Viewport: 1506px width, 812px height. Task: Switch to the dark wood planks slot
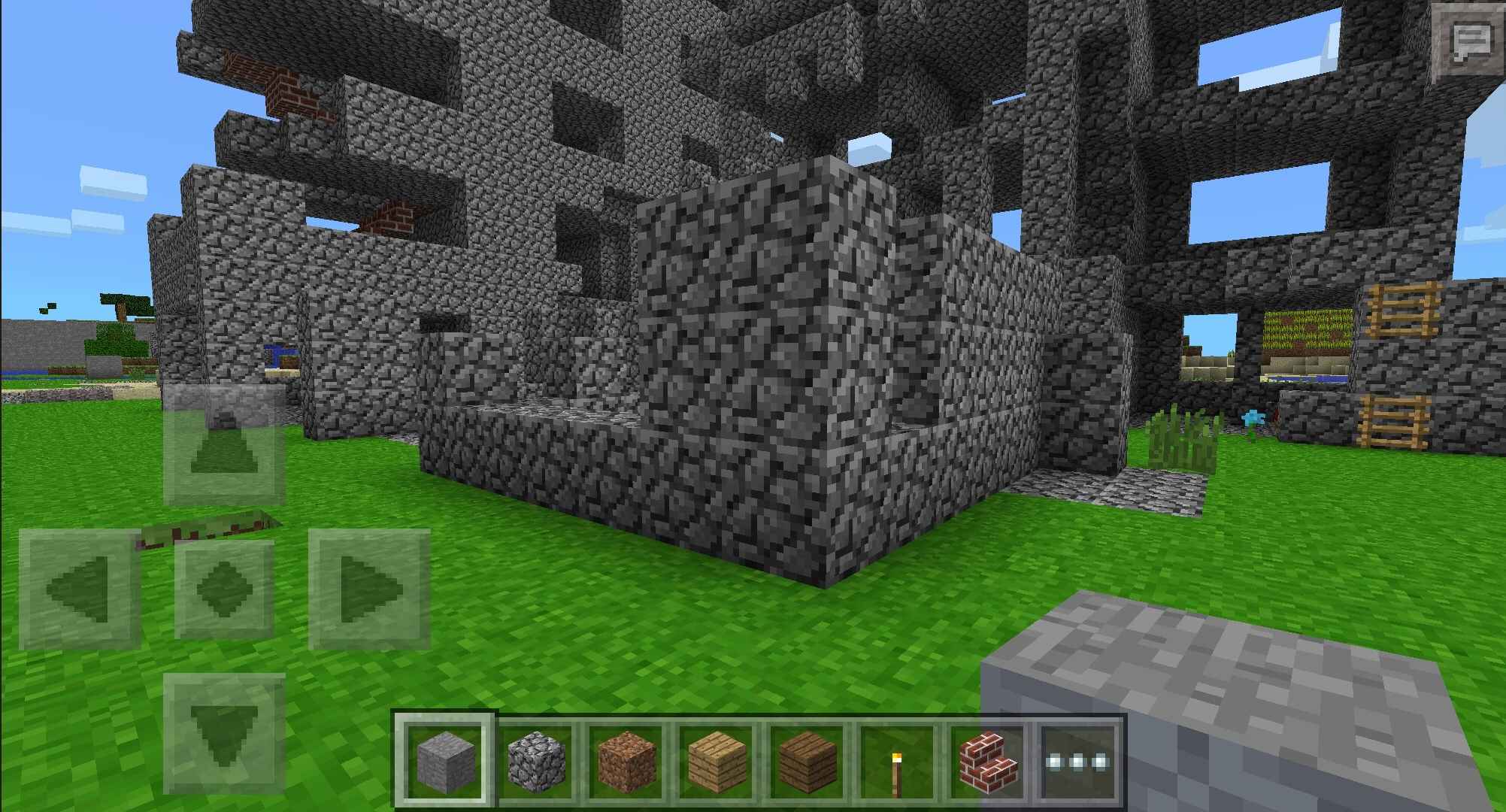coord(807,758)
